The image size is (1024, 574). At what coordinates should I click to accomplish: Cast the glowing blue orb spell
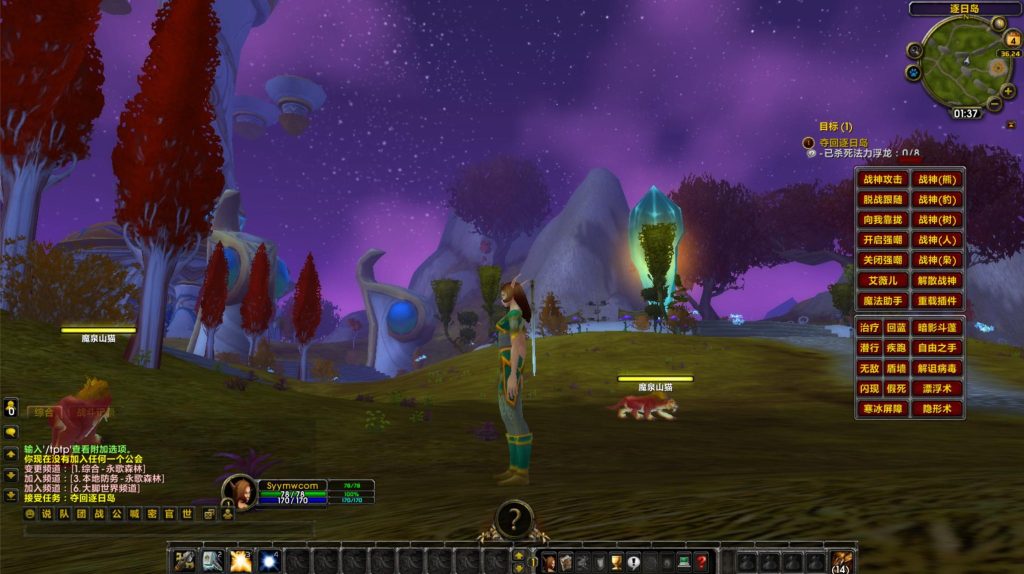[269, 562]
